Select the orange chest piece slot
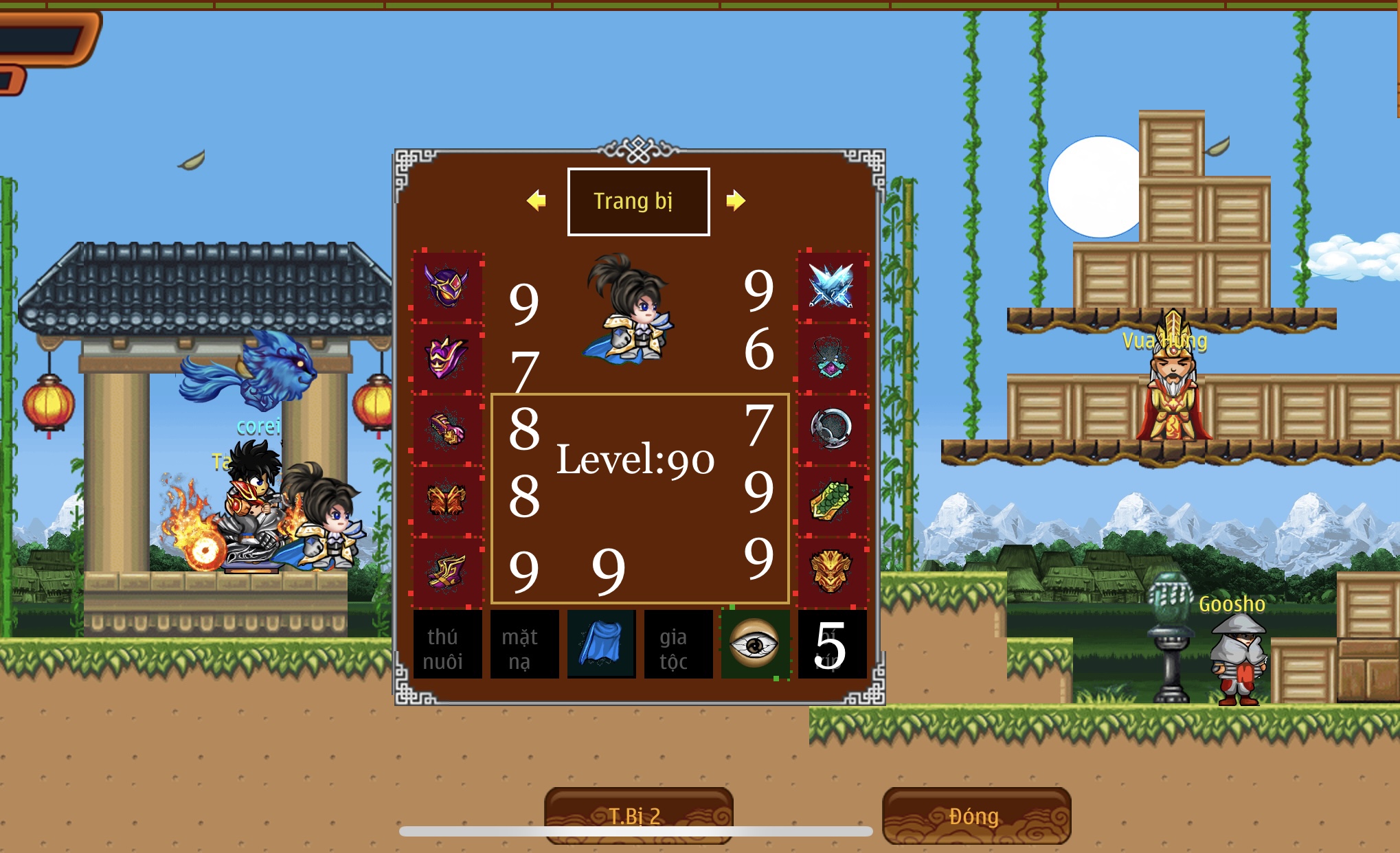The height and width of the screenshot is (853, 1400). click(447, 500)
